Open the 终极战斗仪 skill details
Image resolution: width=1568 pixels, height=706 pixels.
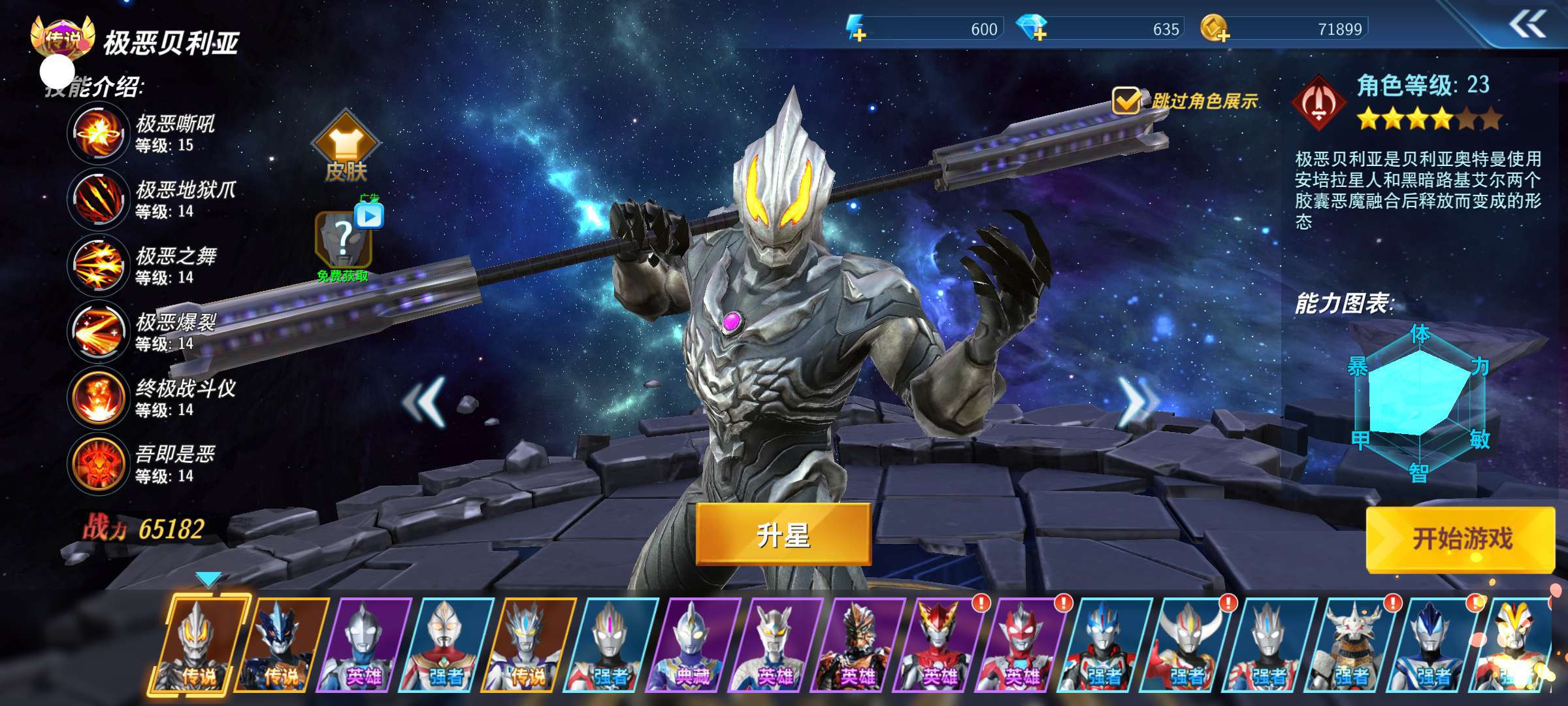[98, 397]
